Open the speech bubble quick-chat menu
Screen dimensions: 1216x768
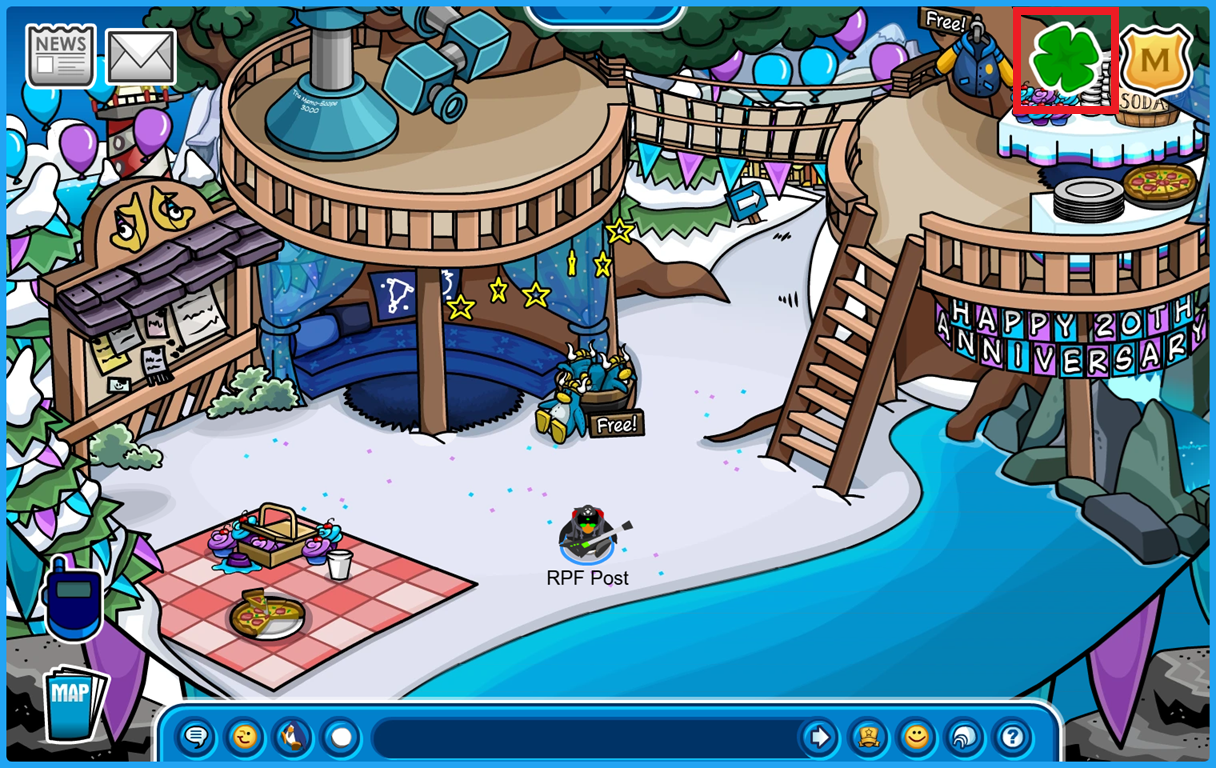(x=196, y=738)
